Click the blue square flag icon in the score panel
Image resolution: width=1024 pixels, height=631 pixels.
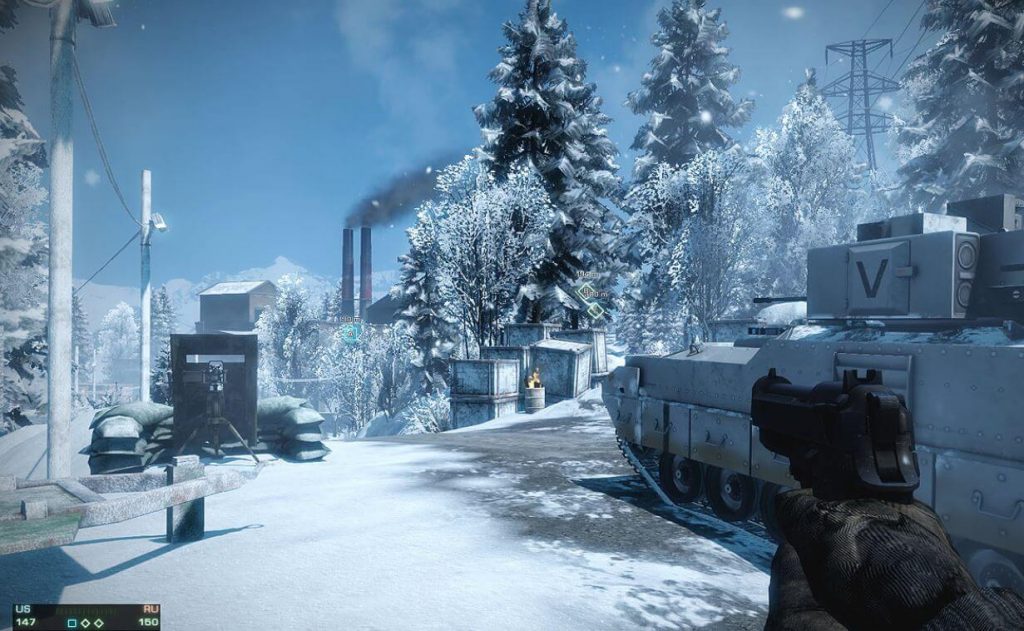72,623
